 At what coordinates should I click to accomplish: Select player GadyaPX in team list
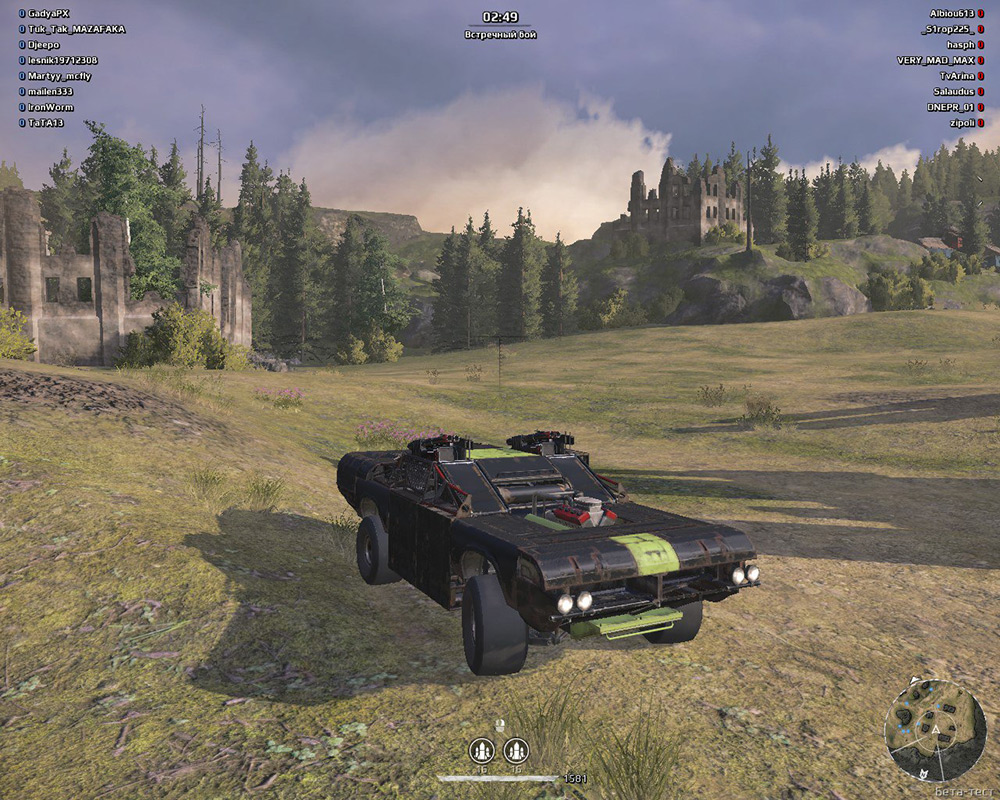(49, 14)
